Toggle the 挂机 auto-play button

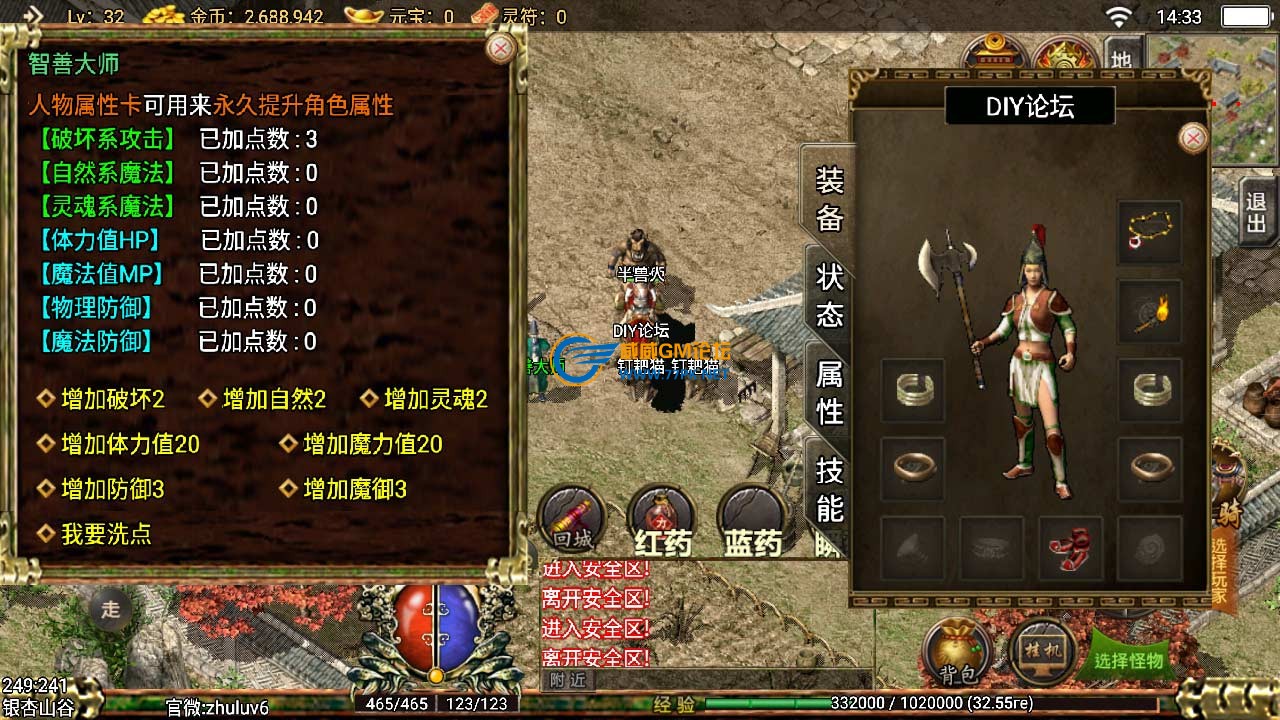click(1042, 652)
